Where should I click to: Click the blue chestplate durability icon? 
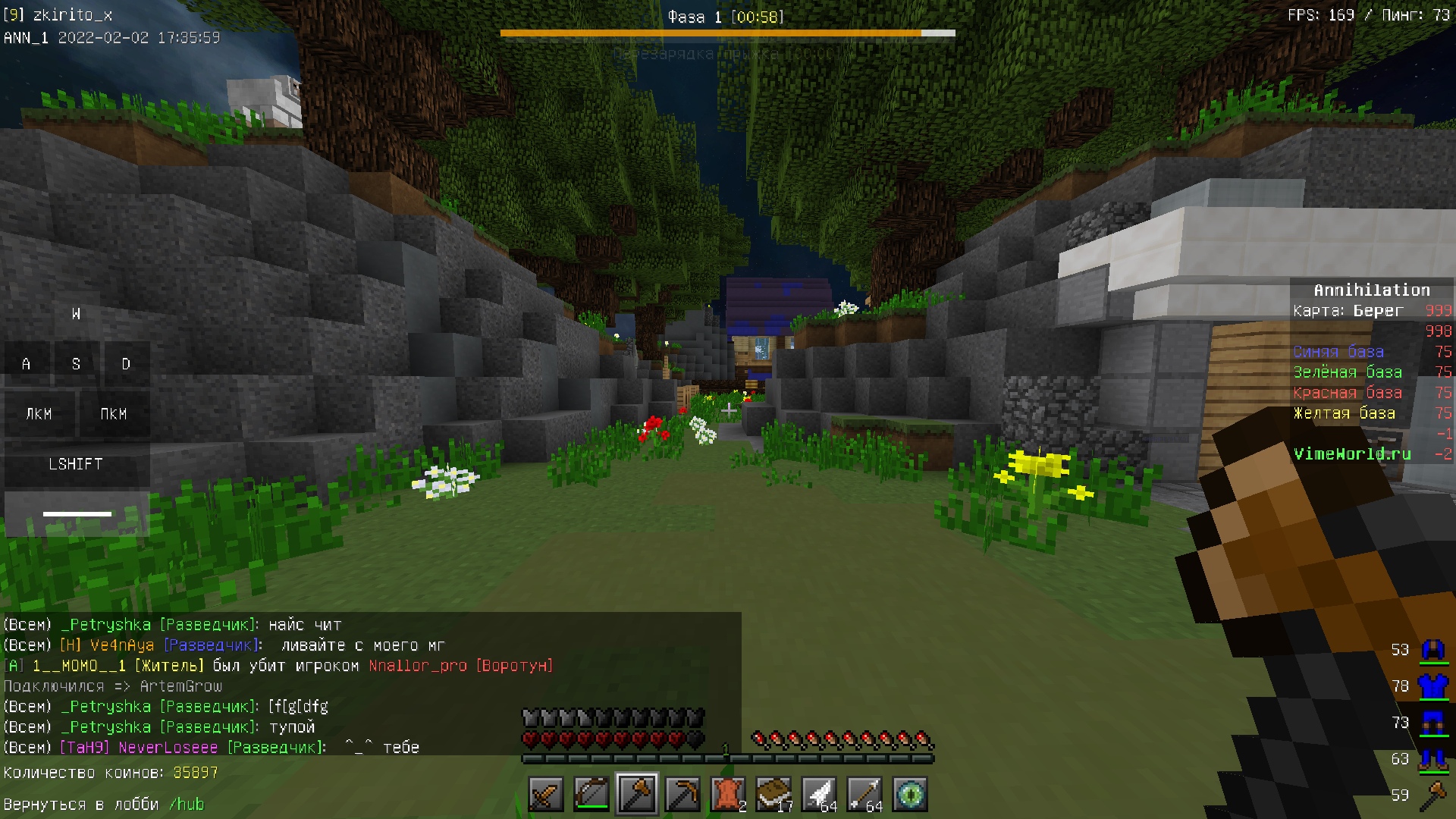(x=1432, y=686)
